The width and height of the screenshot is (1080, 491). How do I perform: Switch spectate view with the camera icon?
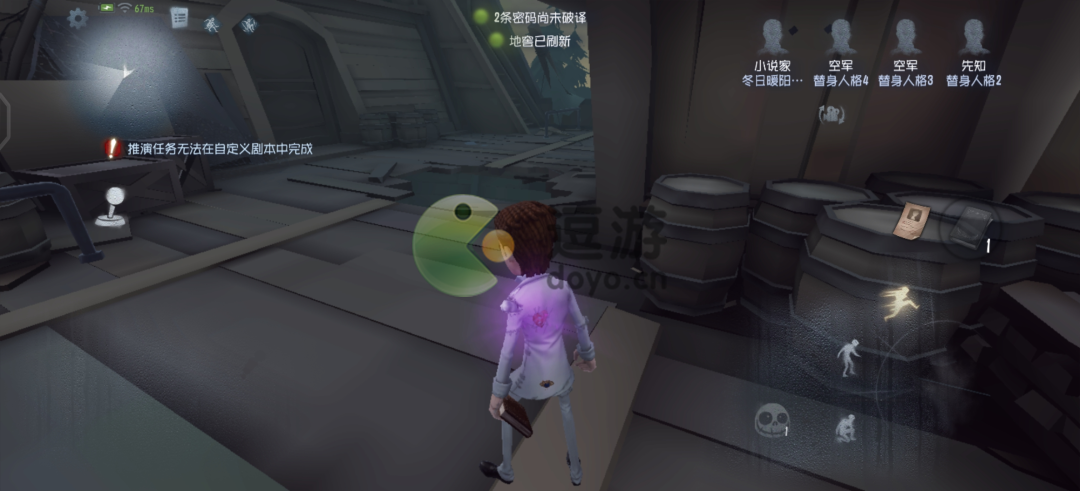pos(831,114)
